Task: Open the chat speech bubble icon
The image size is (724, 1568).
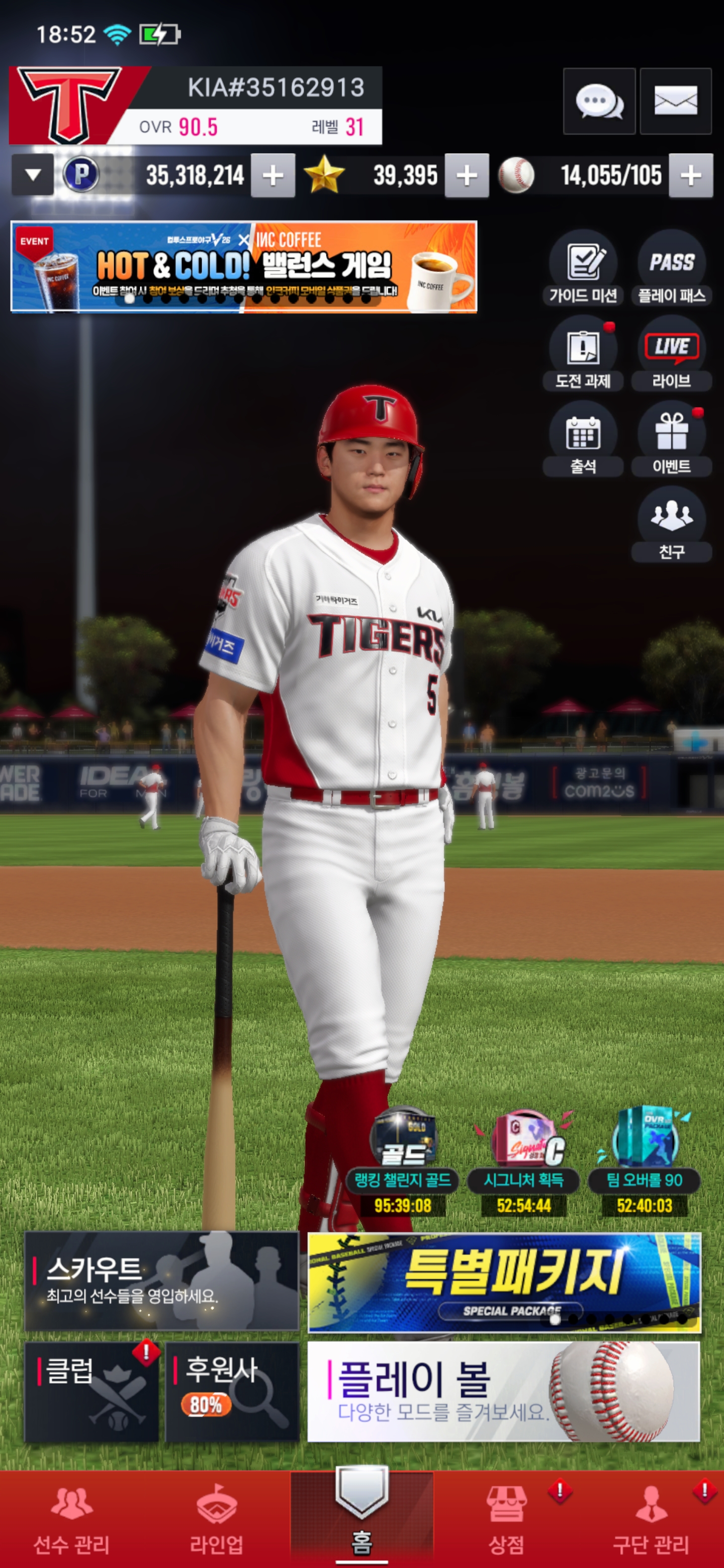Action: pos(599,101)
